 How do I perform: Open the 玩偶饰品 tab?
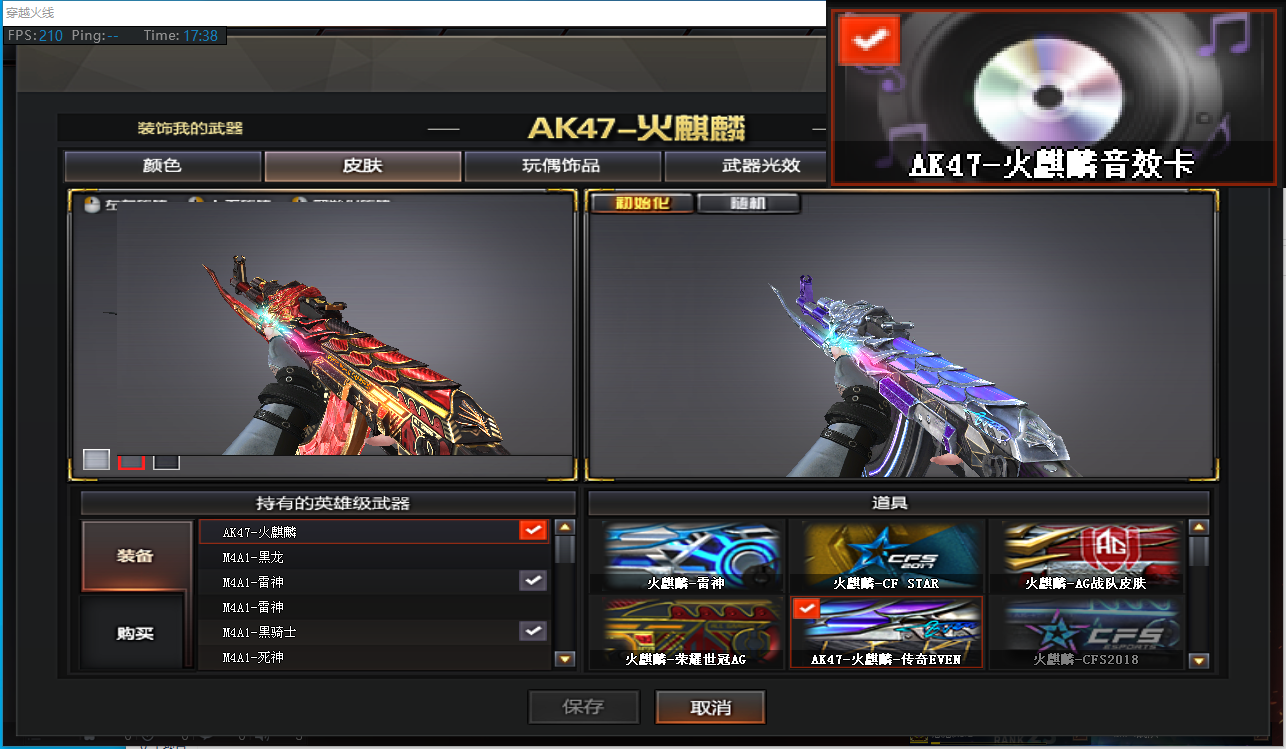coord(562,166)
